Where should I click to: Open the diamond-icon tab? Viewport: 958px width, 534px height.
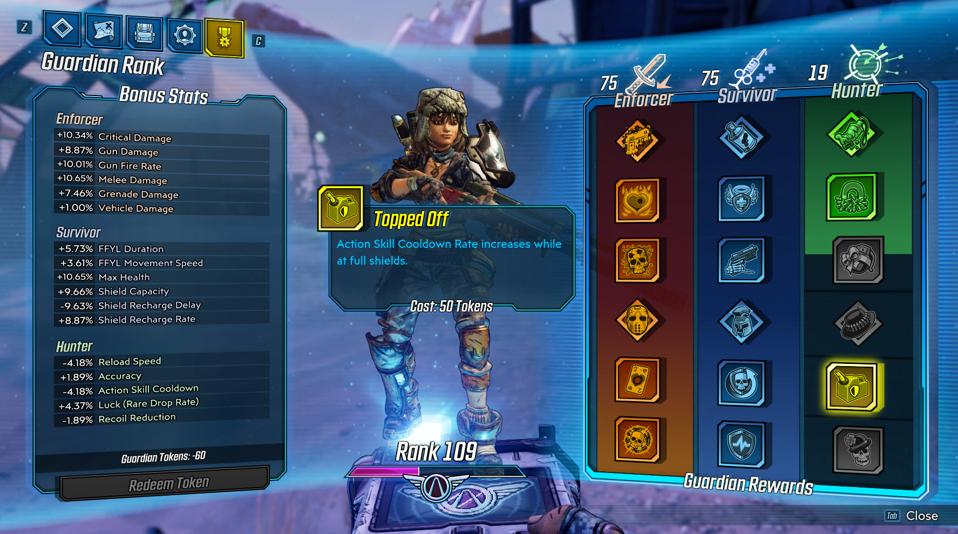(x=62, y=34)
